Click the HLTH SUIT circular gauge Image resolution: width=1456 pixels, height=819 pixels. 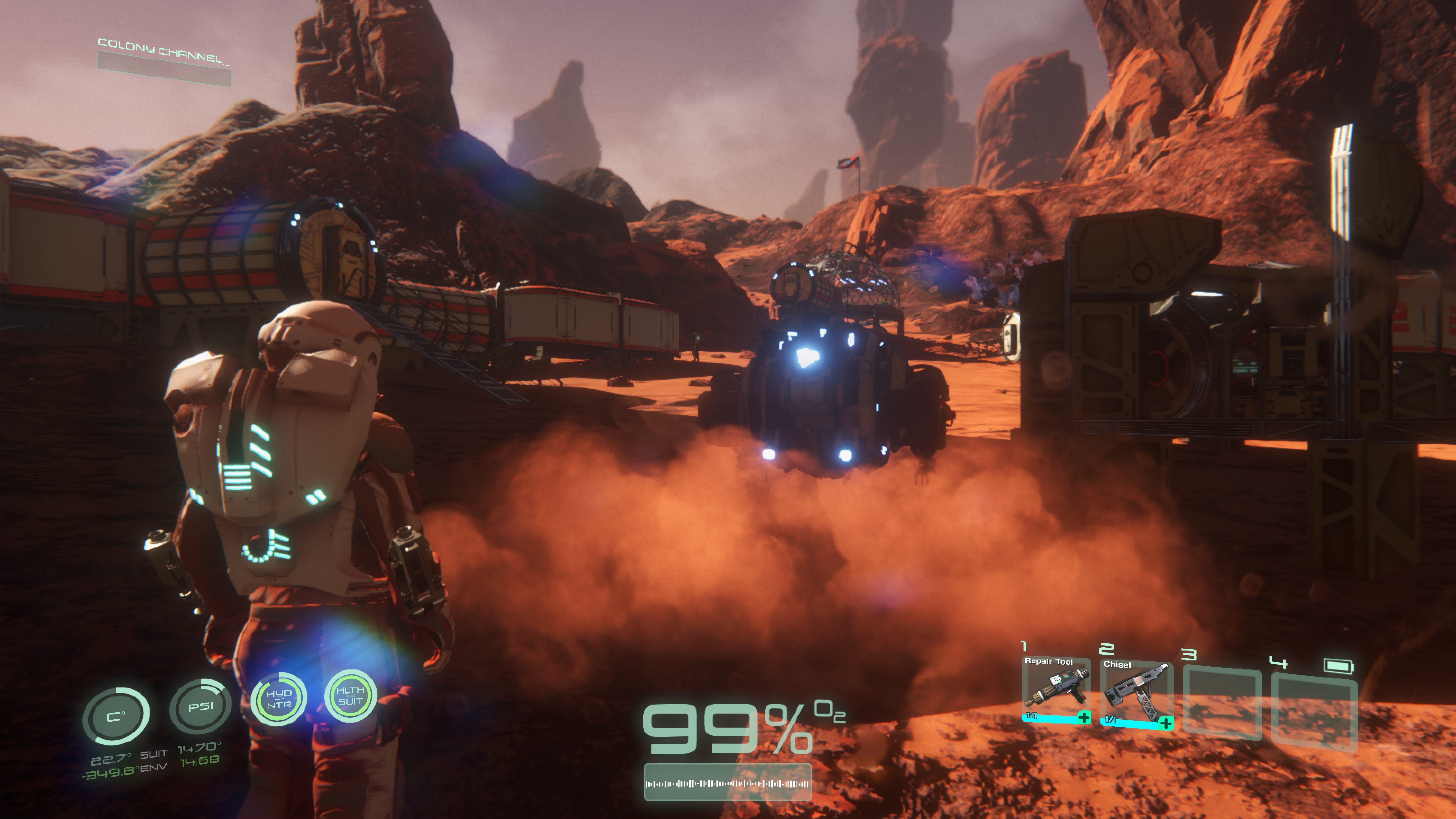[350, 696]
